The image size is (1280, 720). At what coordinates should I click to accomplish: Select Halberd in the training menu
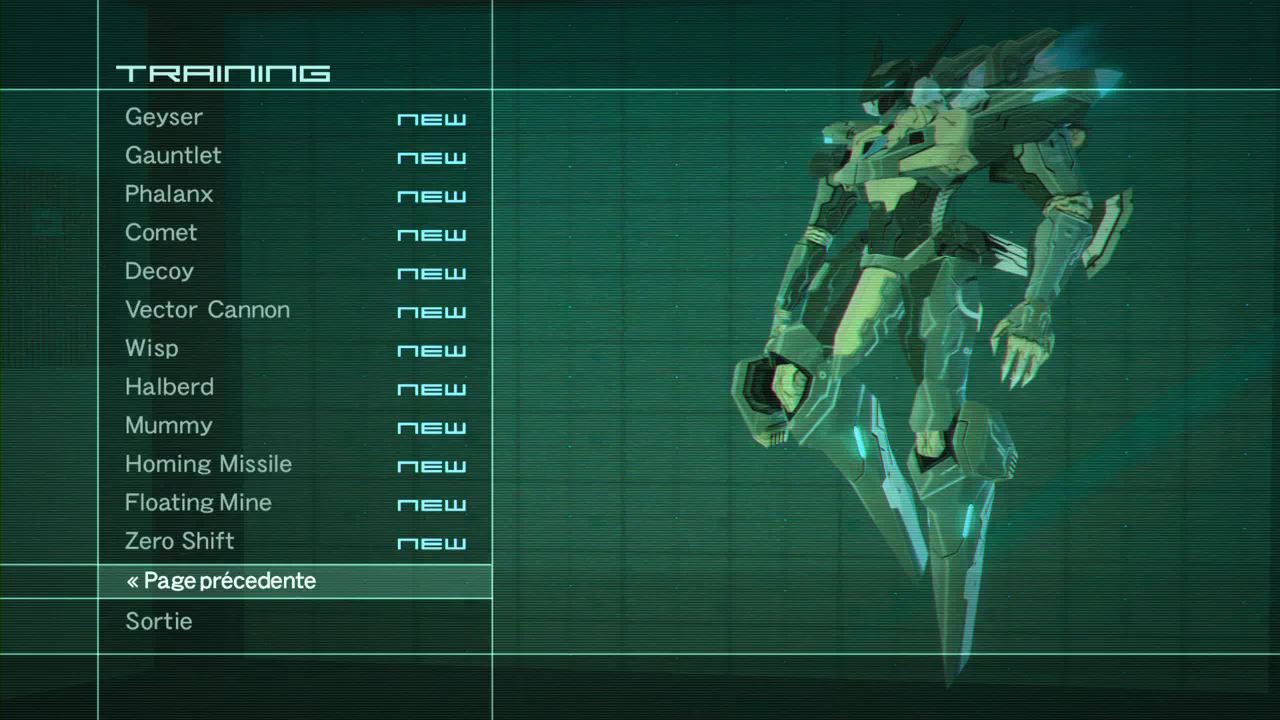pyautogui.click(x=169, y=387)
